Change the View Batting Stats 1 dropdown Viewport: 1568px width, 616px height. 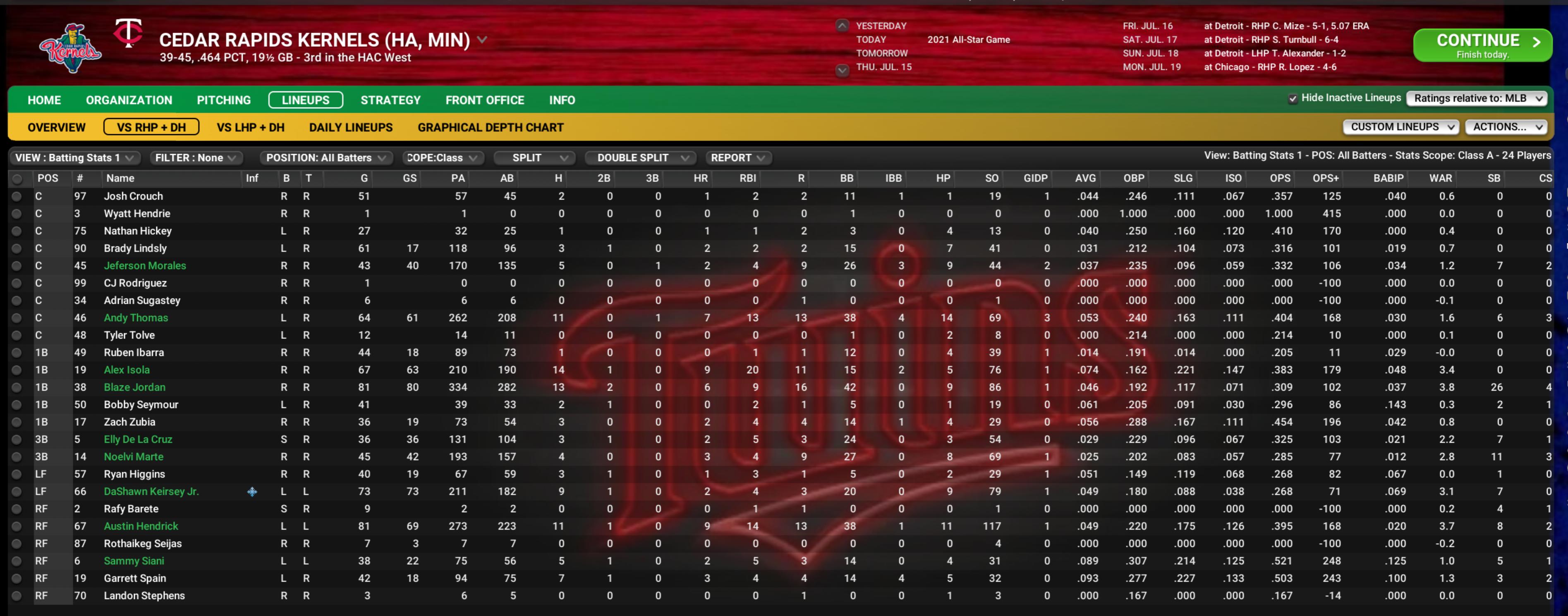(x=74, y=158)
